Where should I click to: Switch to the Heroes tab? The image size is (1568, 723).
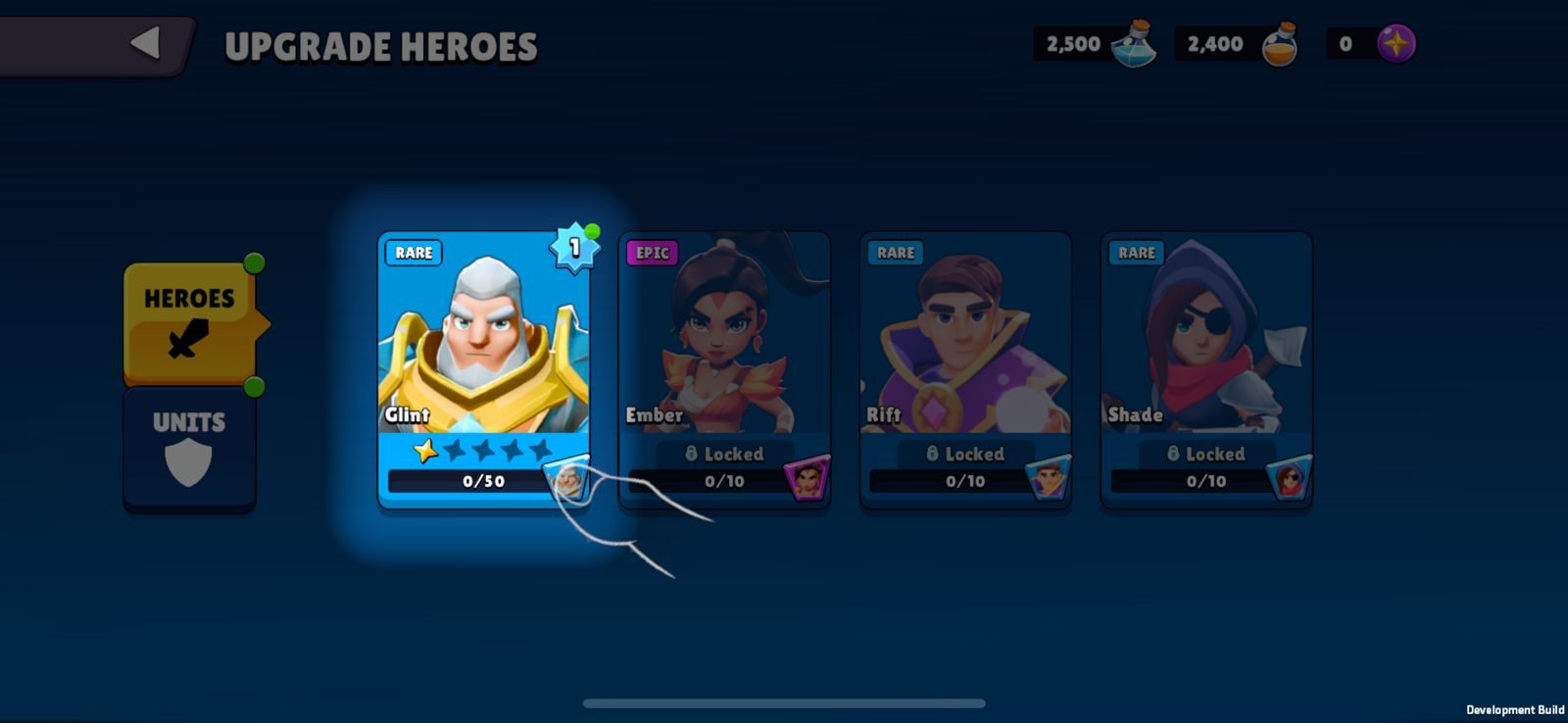[x=190, y=323]
